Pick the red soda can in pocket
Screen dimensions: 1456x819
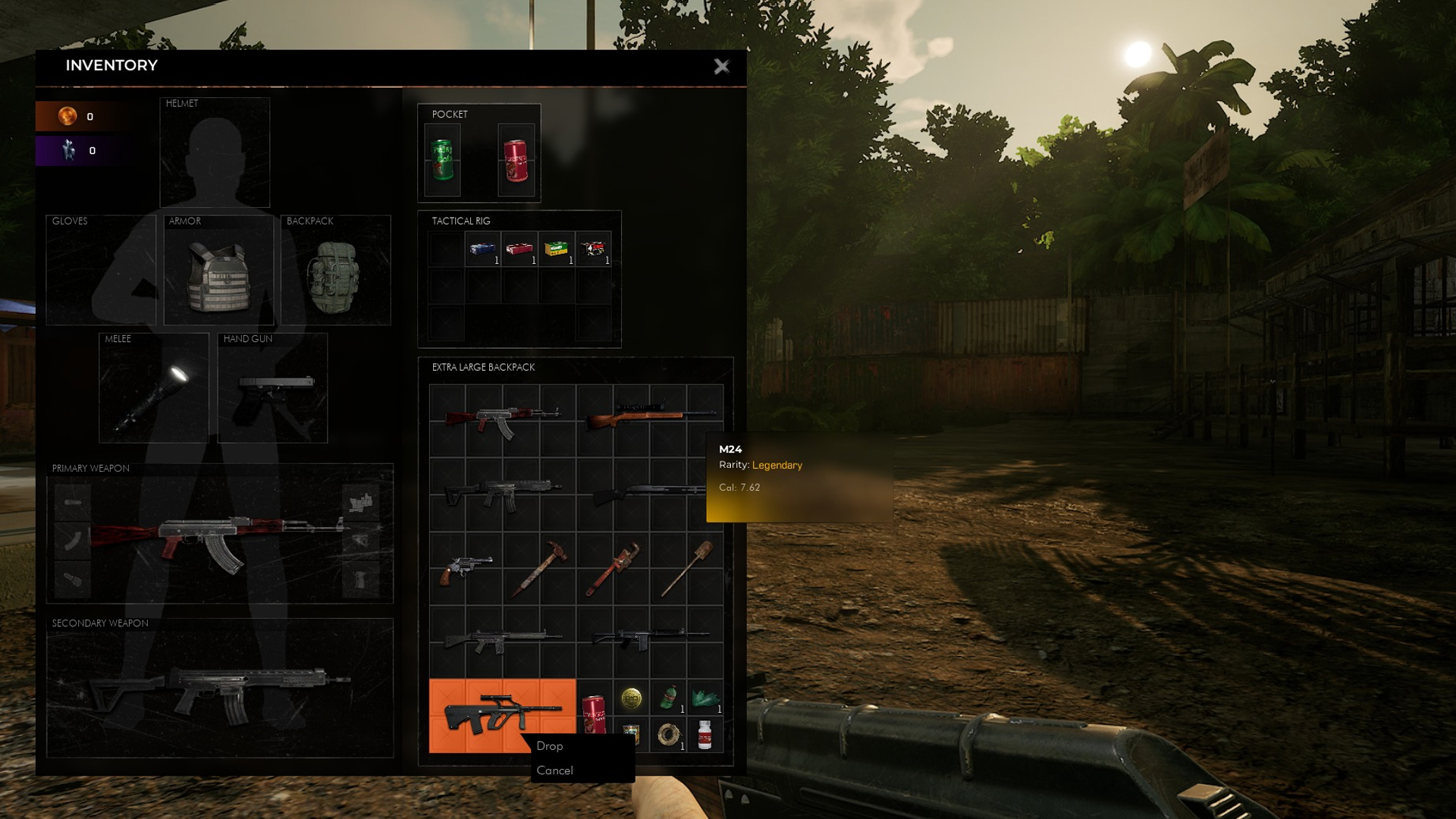pos(516,160)
